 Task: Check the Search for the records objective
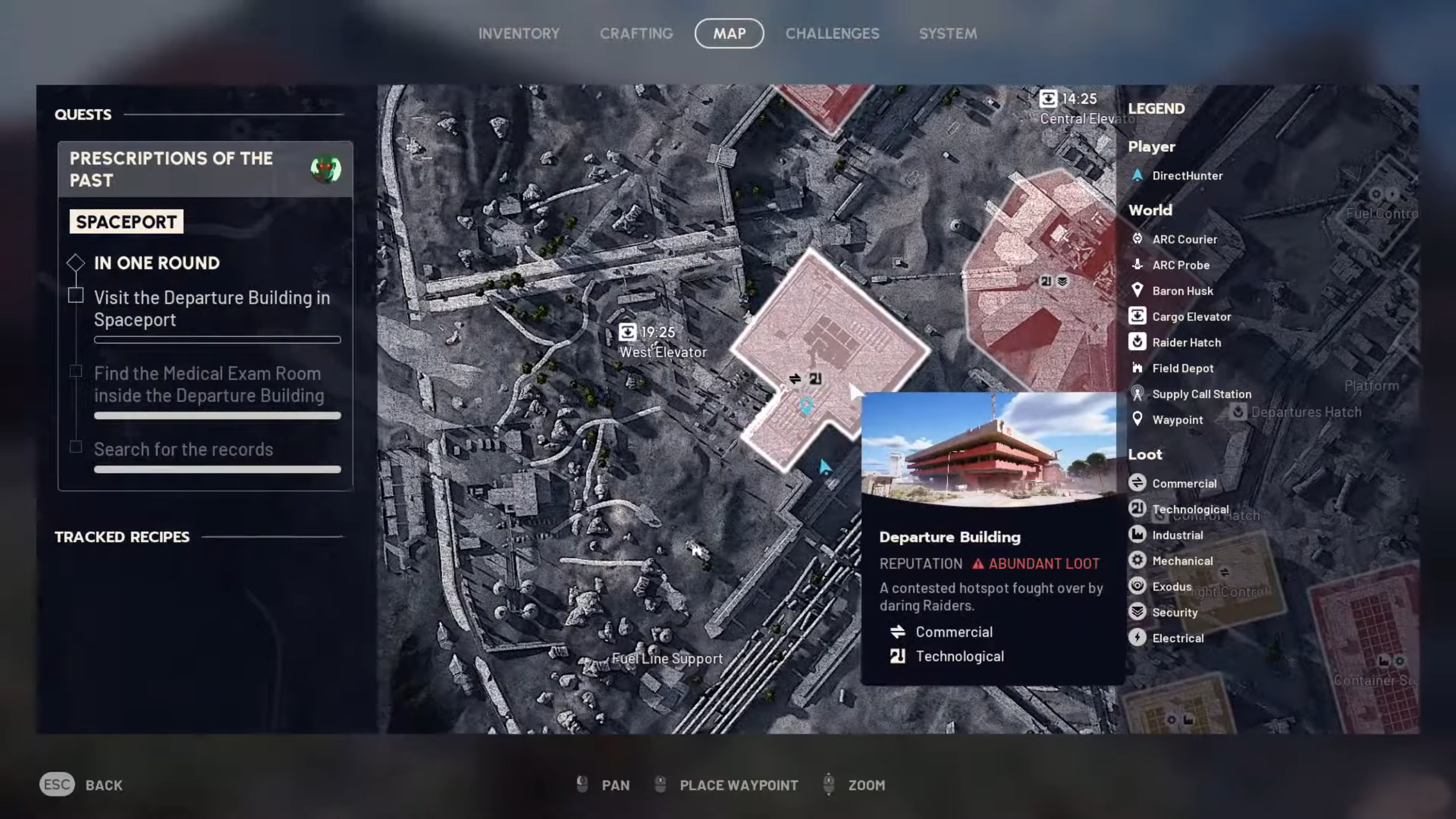pyautogui.click(x=76, y=447)
